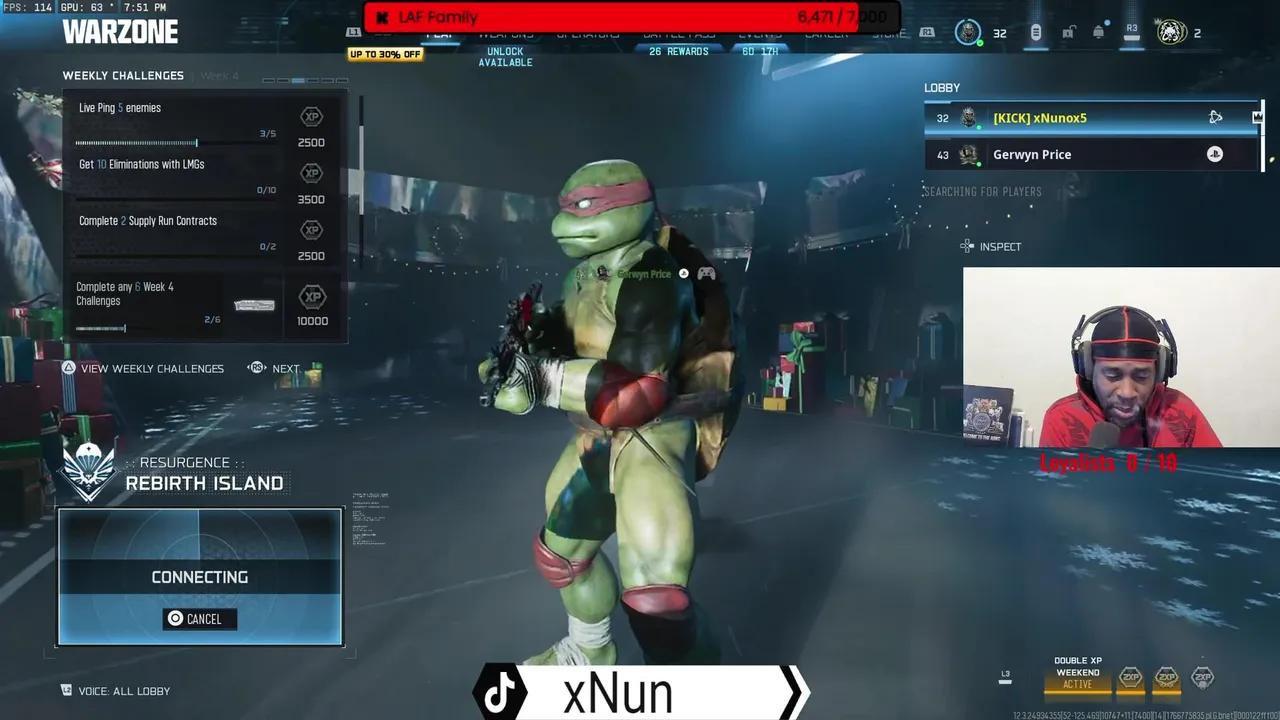This screenshot has height=720, width=1280.
Task: Click the party leader crown on xNunox5's row
Action: 1257,118
